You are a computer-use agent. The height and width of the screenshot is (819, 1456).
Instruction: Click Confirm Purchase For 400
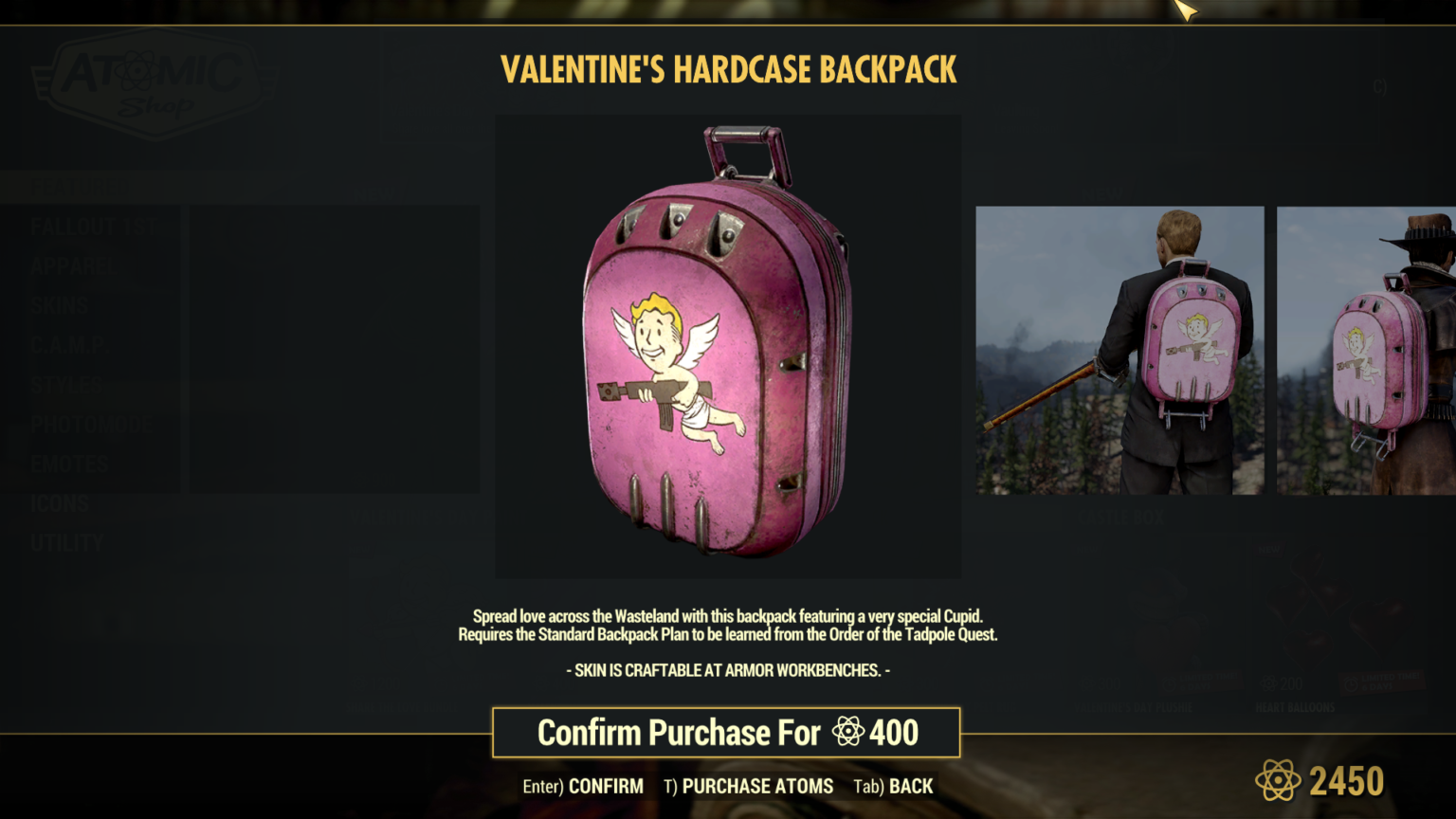click(725, 733)
